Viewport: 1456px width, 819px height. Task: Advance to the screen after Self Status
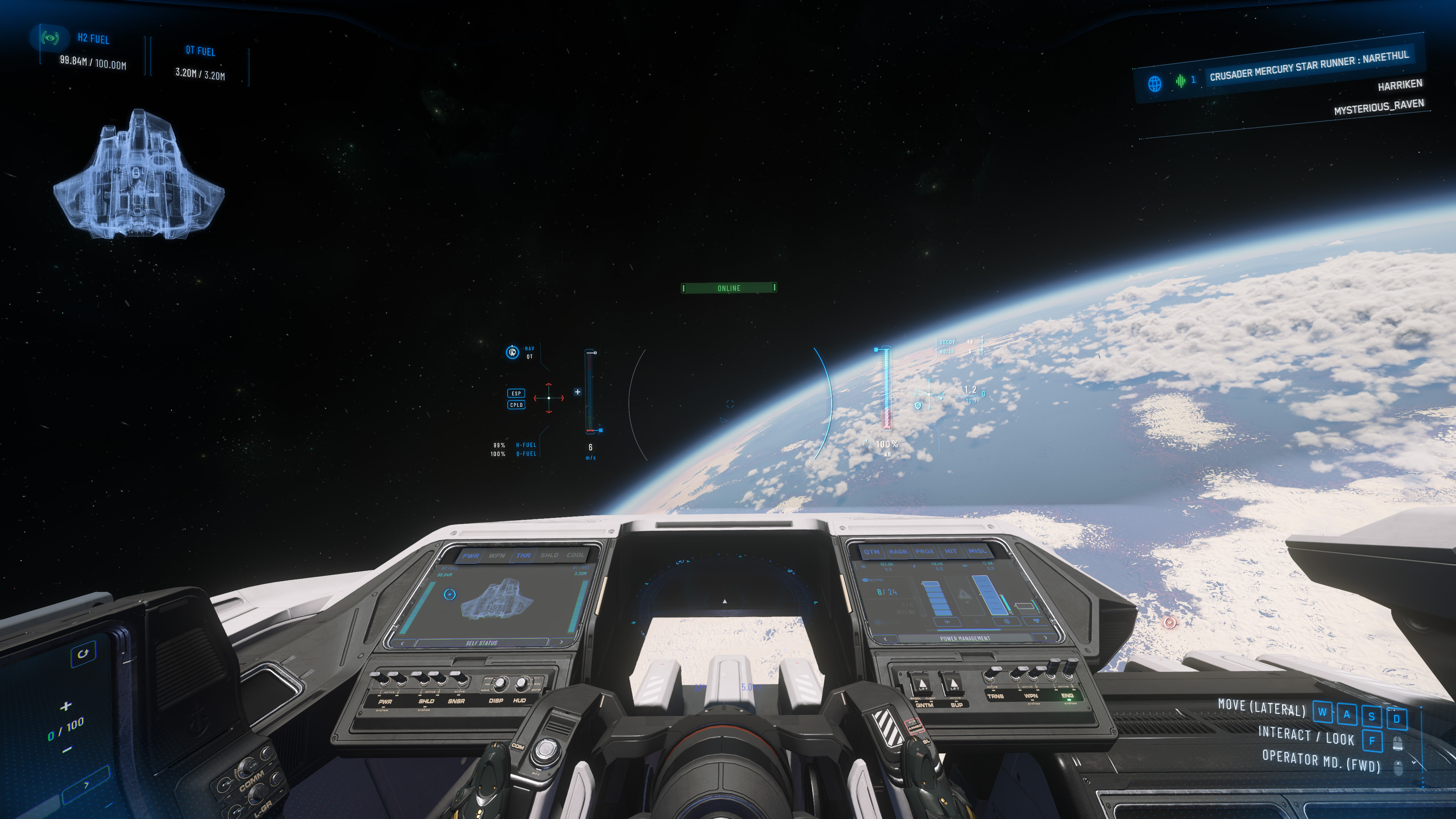[561, 642]
